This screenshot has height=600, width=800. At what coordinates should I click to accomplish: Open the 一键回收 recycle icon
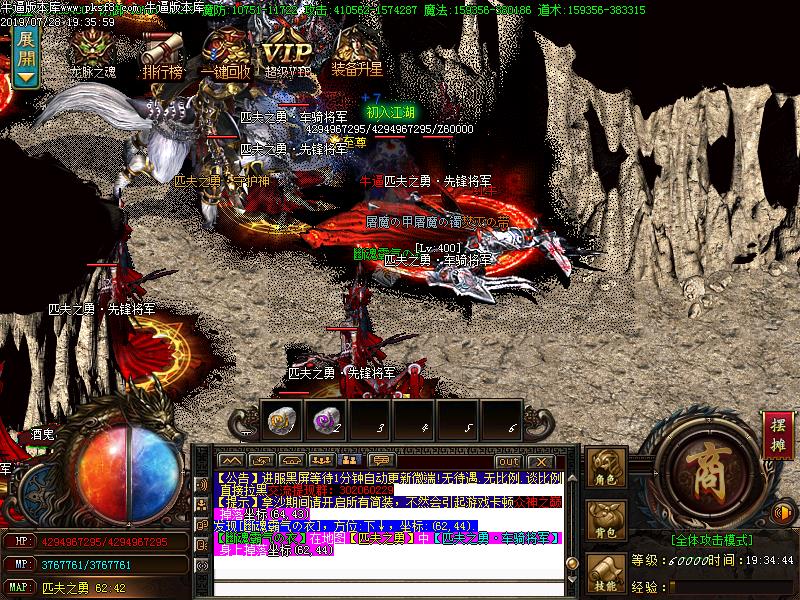point(225,50)
